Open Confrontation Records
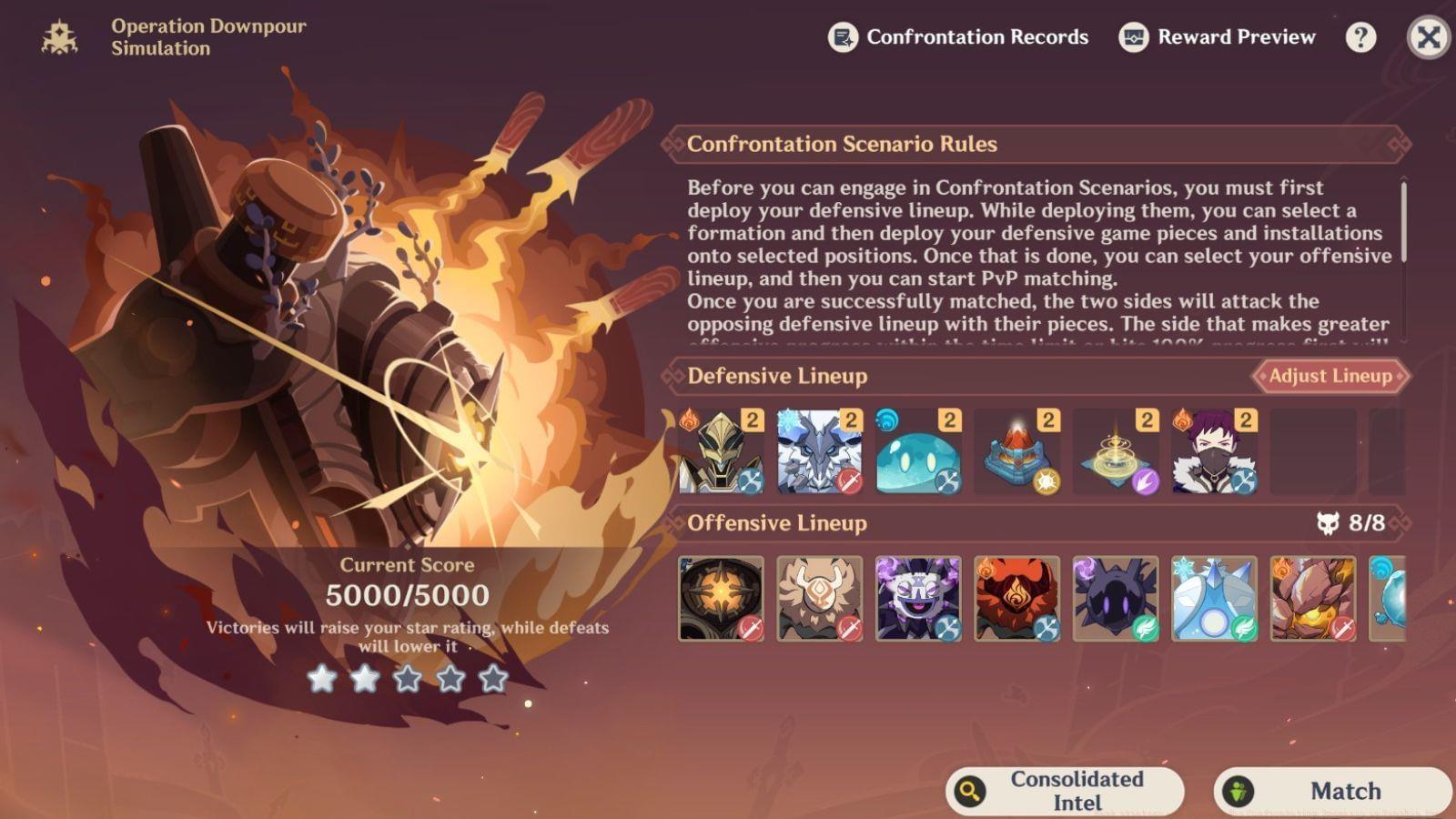 point(958,37)
